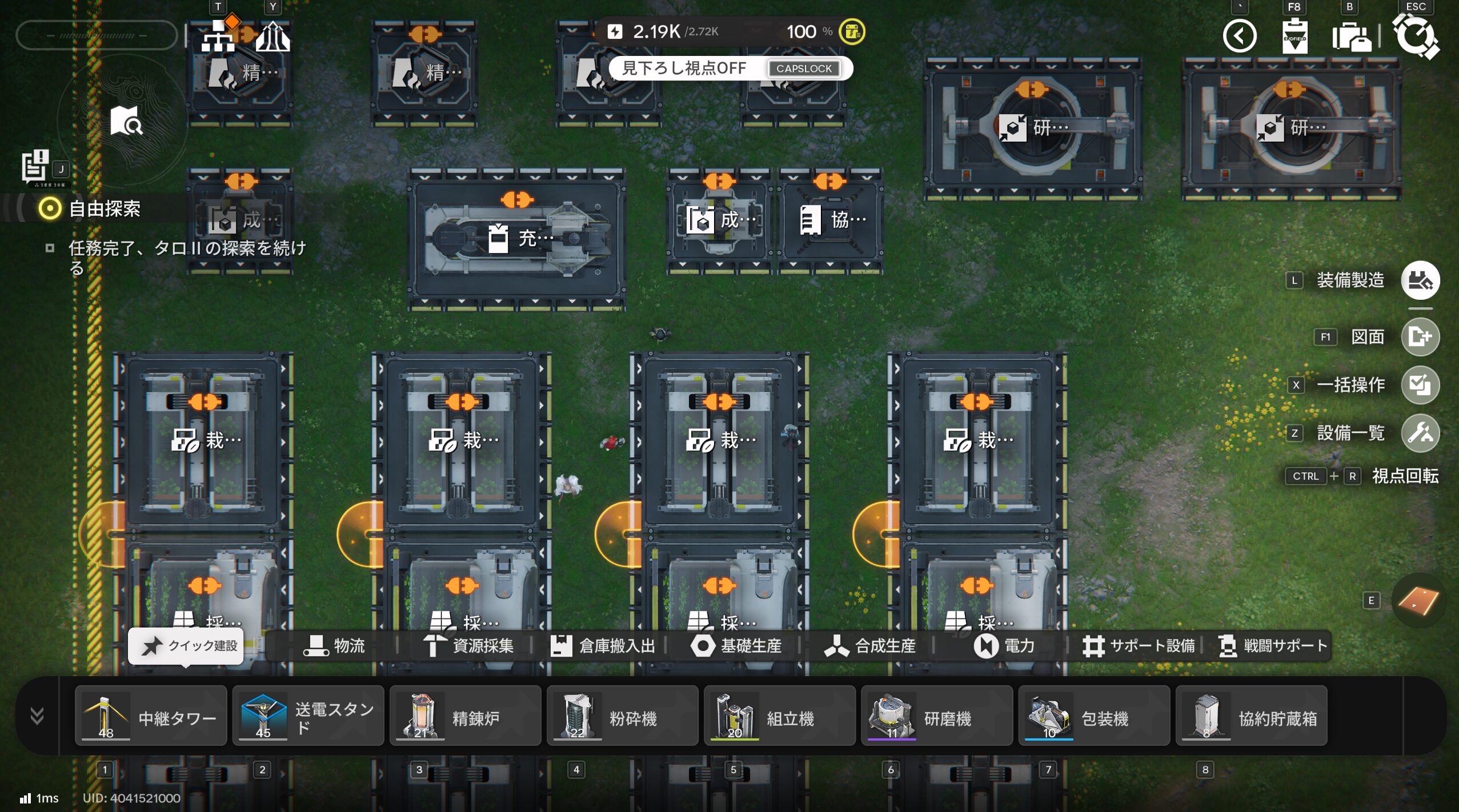
Task: Pick the 精錬炉 furnace from the build bar
Action: pos(465,716)
